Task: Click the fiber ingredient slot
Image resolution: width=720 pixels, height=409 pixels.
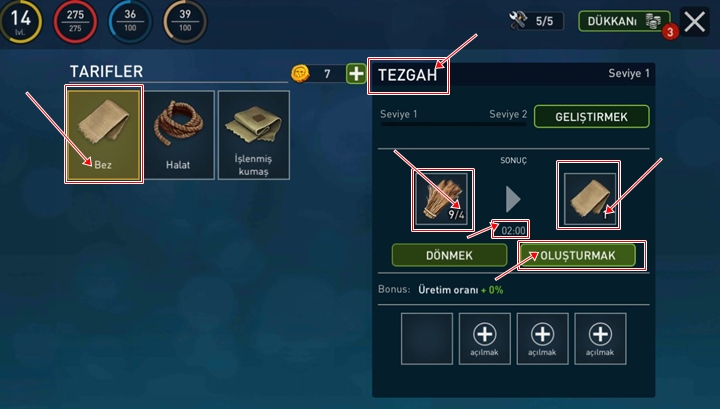Action: tap(443, 197)
